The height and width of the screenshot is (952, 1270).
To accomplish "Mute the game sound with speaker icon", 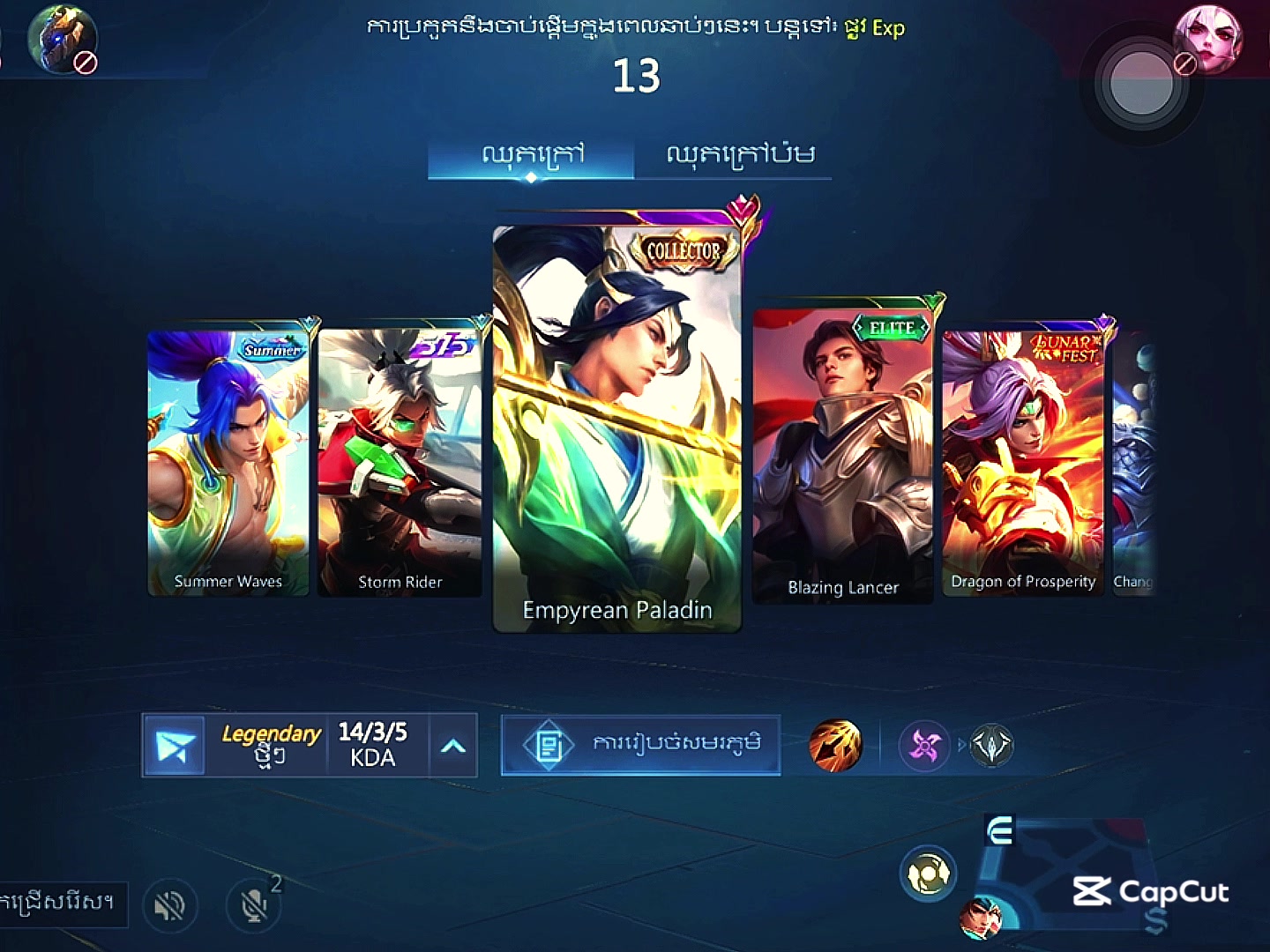I will (x=171, y=905).
